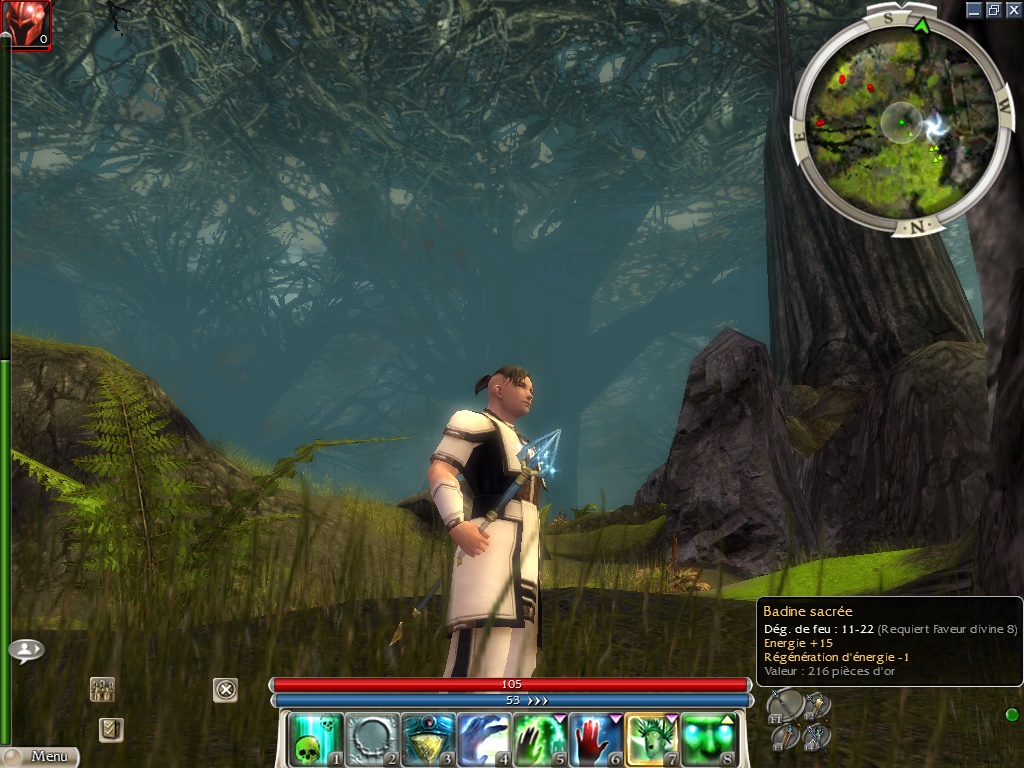Screen dimensions: 1024x768
Task: Open the Menu button
Action: 40,757
